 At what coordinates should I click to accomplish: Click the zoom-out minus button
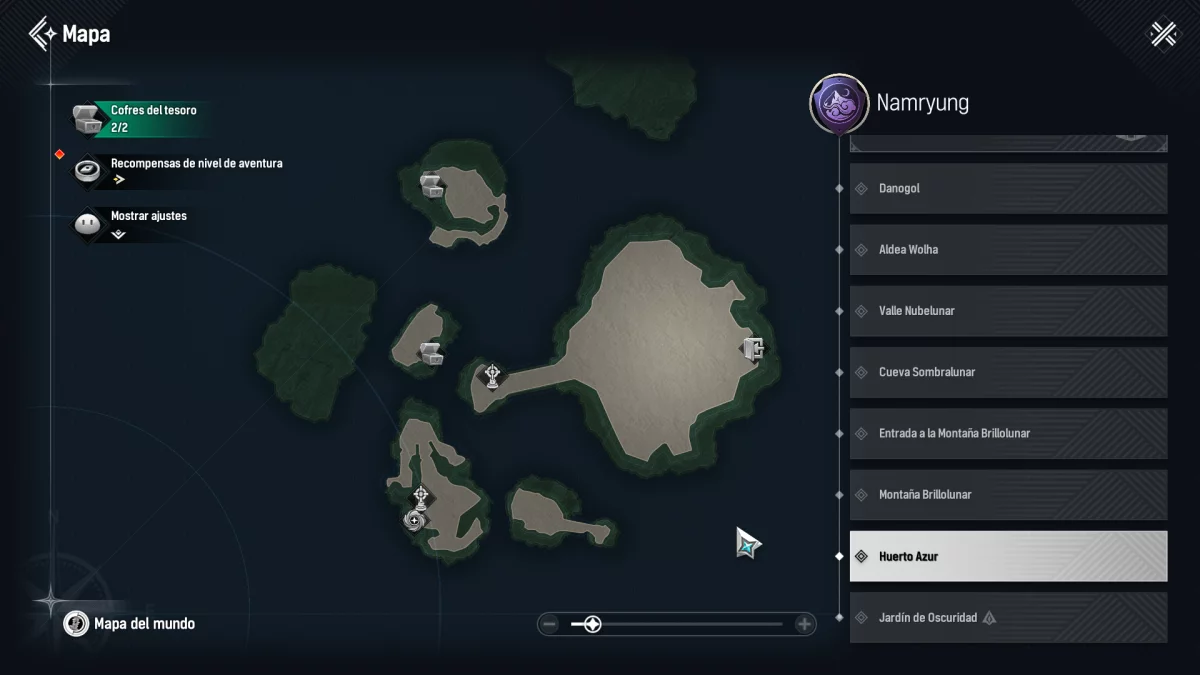coord(549,625)
